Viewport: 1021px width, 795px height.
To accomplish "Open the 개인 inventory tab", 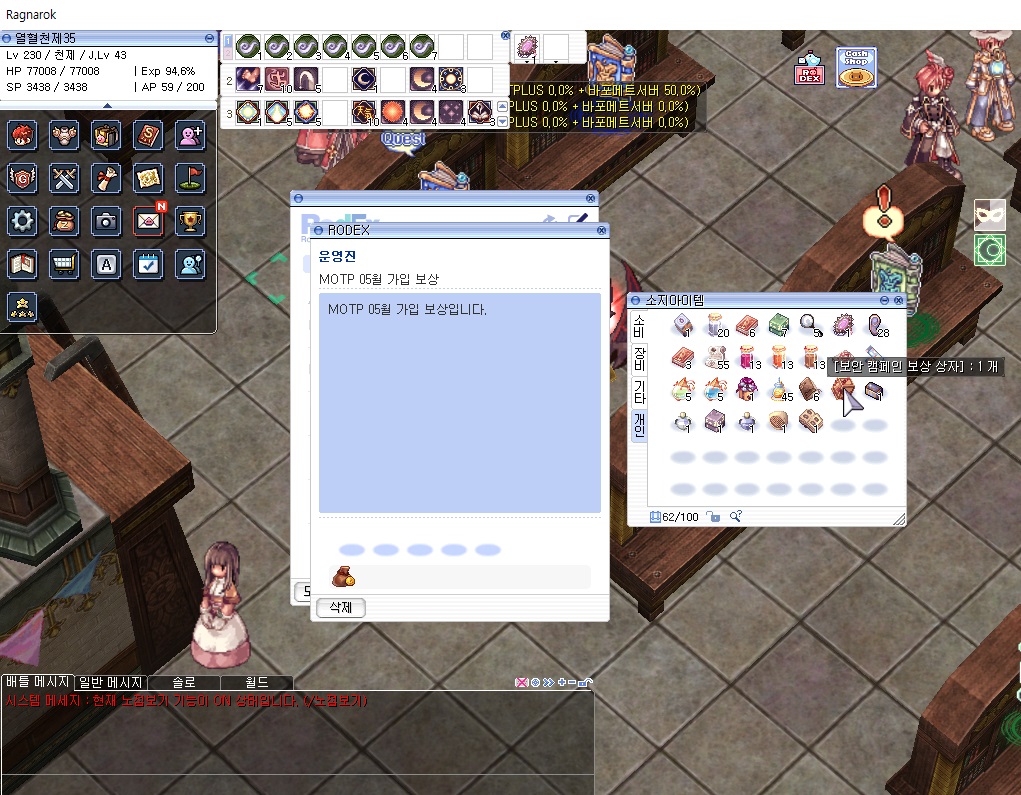I will (639, 425).
